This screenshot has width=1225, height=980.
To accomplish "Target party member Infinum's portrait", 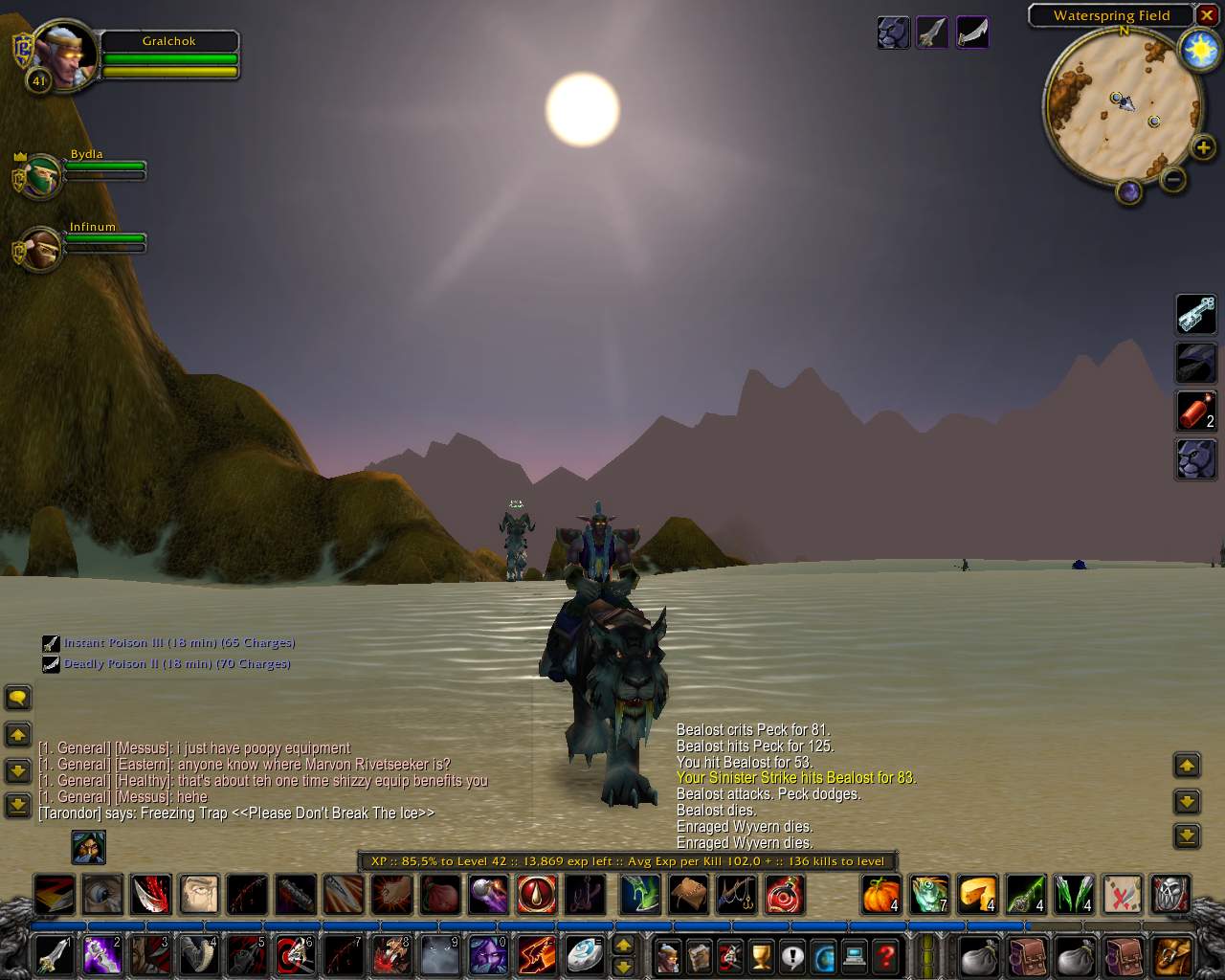I will [42, 249].
